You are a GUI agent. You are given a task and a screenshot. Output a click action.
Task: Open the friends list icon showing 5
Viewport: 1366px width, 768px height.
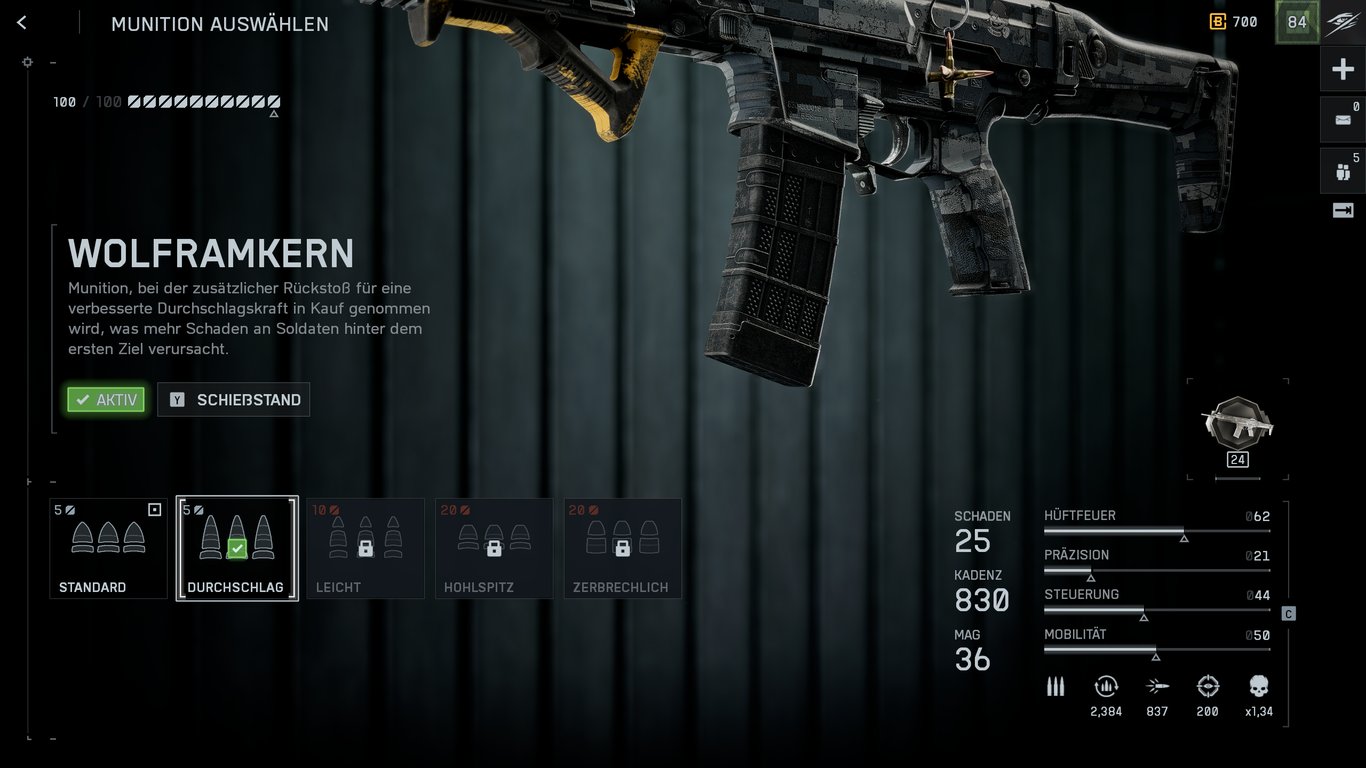coord(1342,170)
